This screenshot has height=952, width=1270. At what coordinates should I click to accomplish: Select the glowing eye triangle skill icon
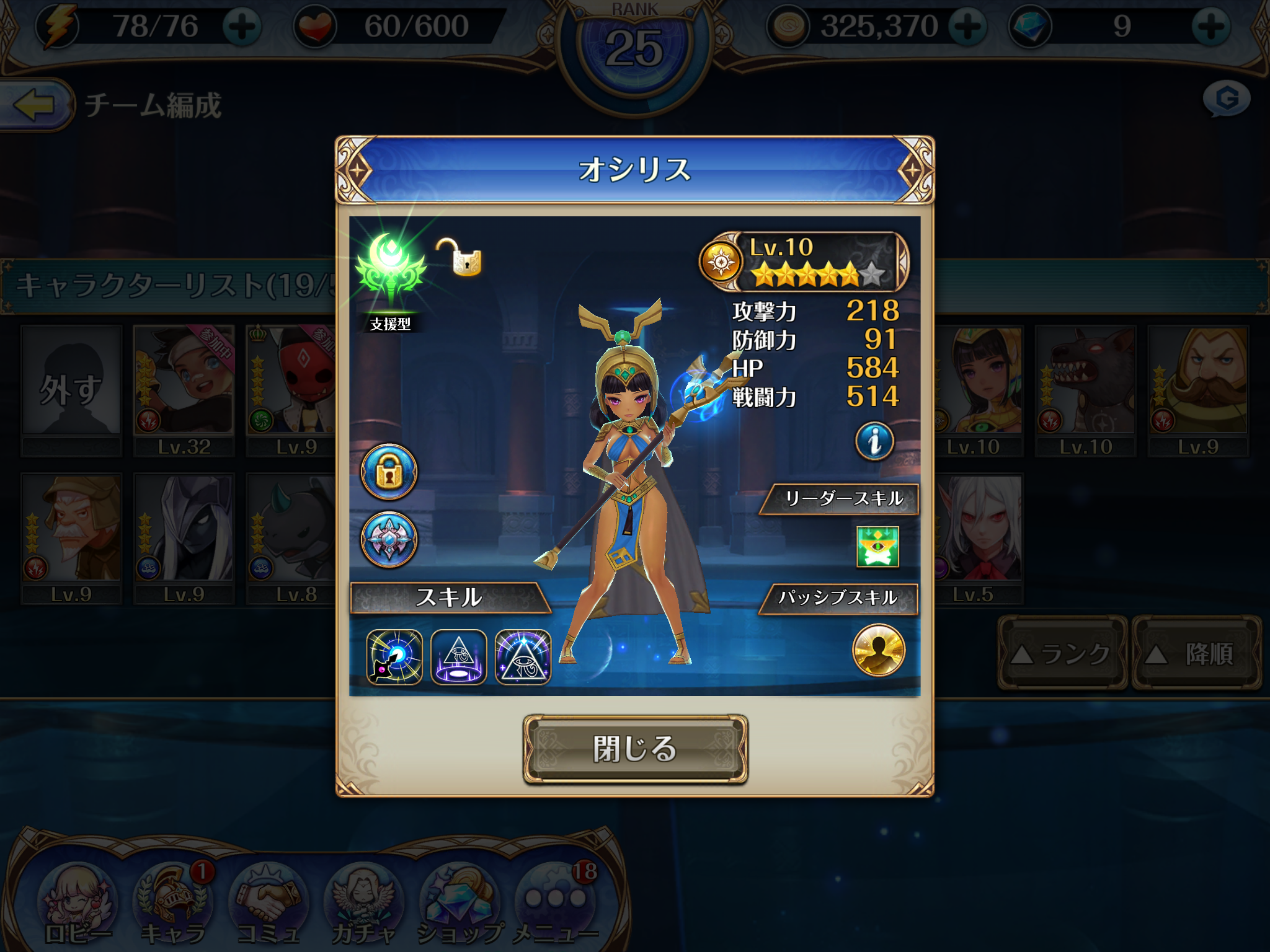(x=523, y=657)
